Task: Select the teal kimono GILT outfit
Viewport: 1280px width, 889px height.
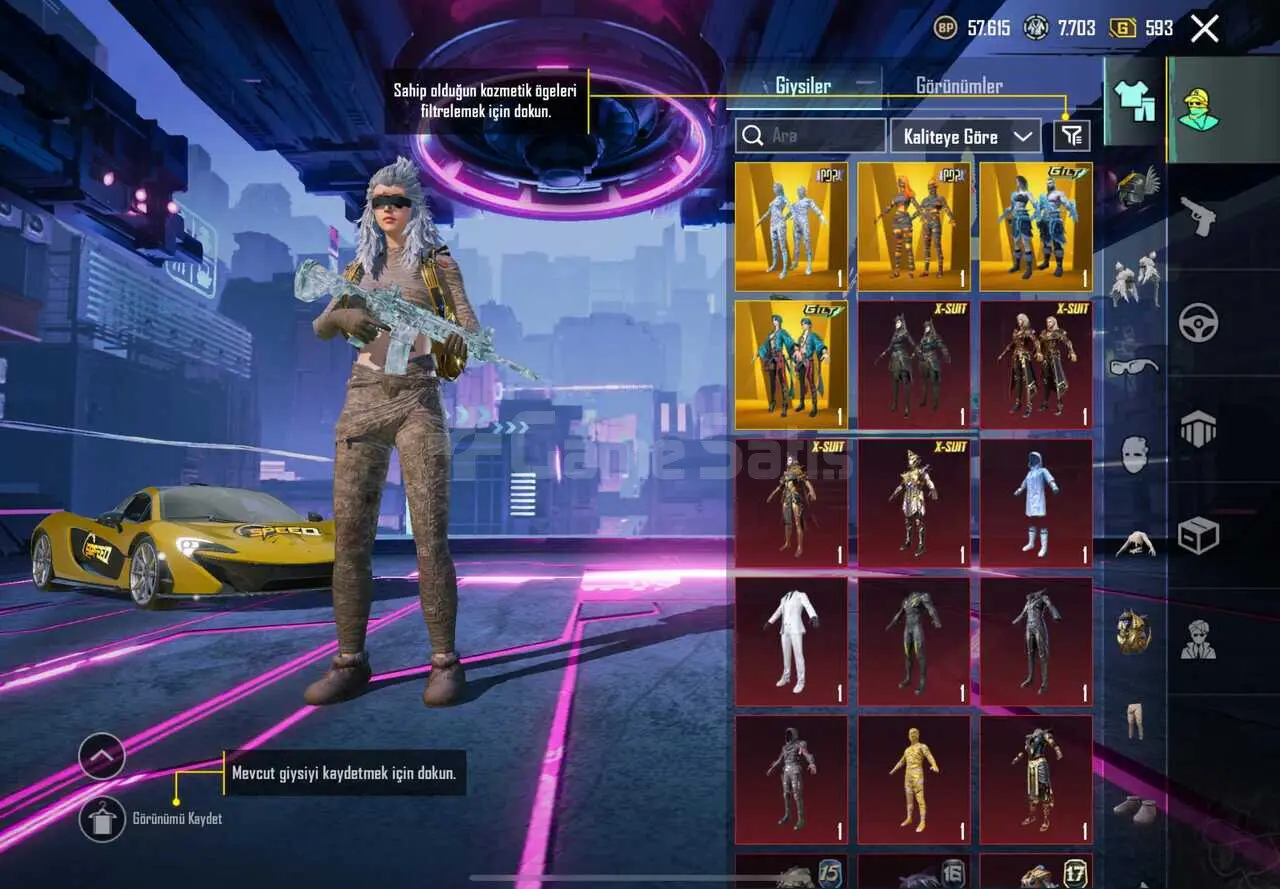Action: tap(791, 365)
